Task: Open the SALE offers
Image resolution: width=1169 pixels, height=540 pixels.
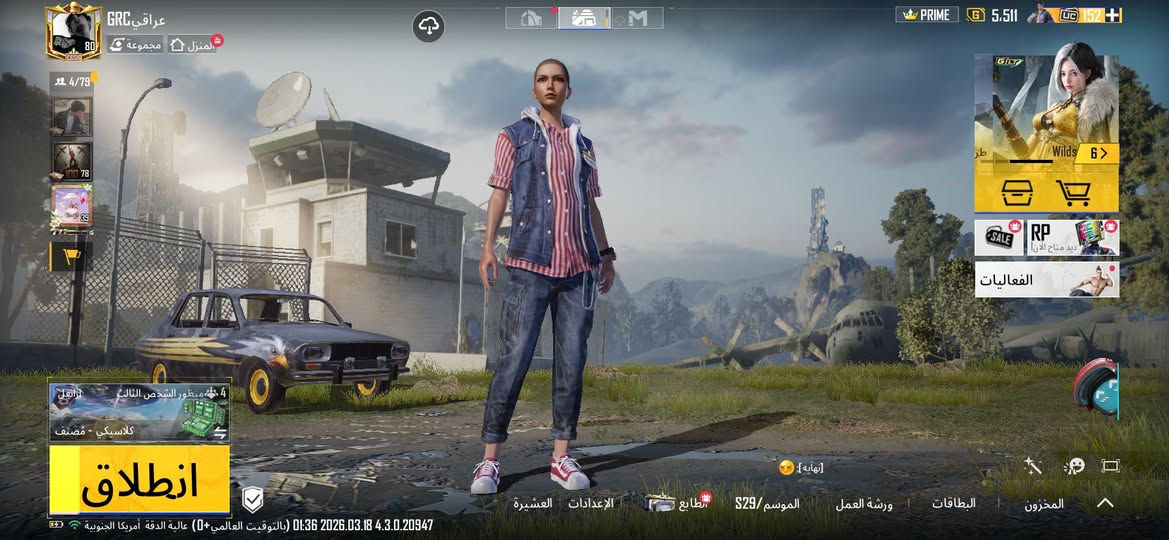Action: point(997,238)
